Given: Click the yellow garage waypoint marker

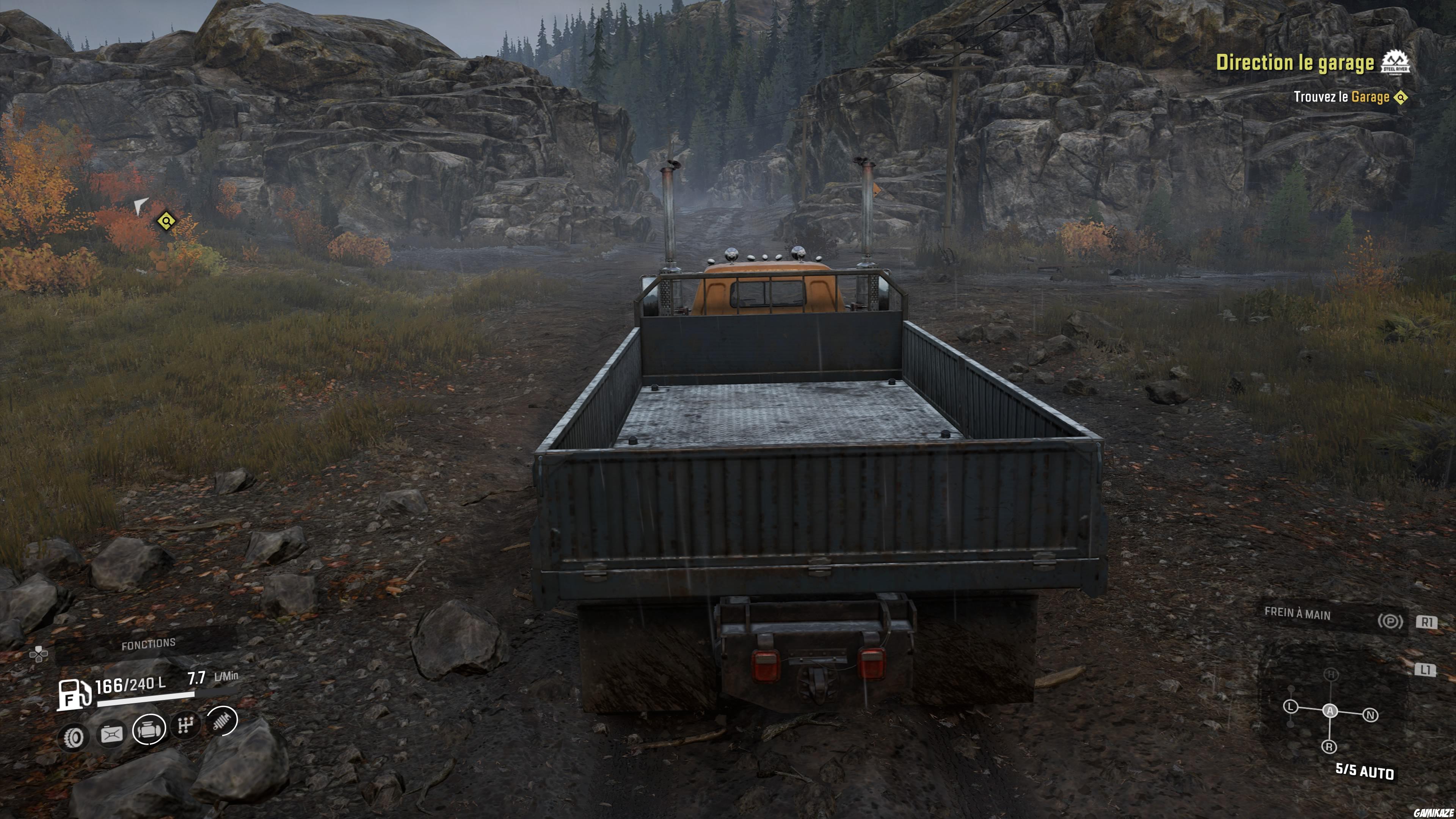Looking at the screenshot, I should [x=166, y=220].
